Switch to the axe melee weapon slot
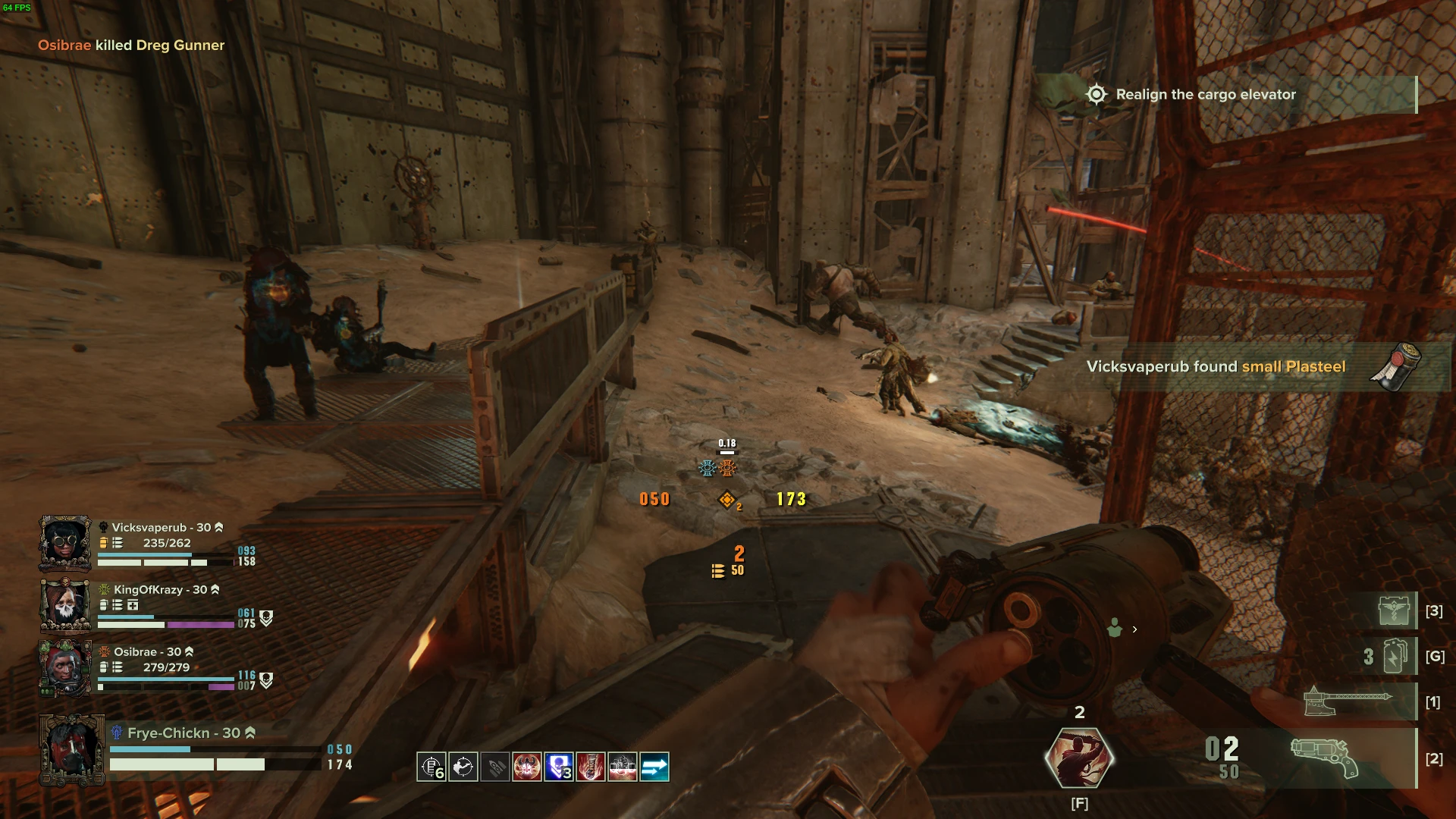Screen dimensions: 1456x819 pos(1347,701)
